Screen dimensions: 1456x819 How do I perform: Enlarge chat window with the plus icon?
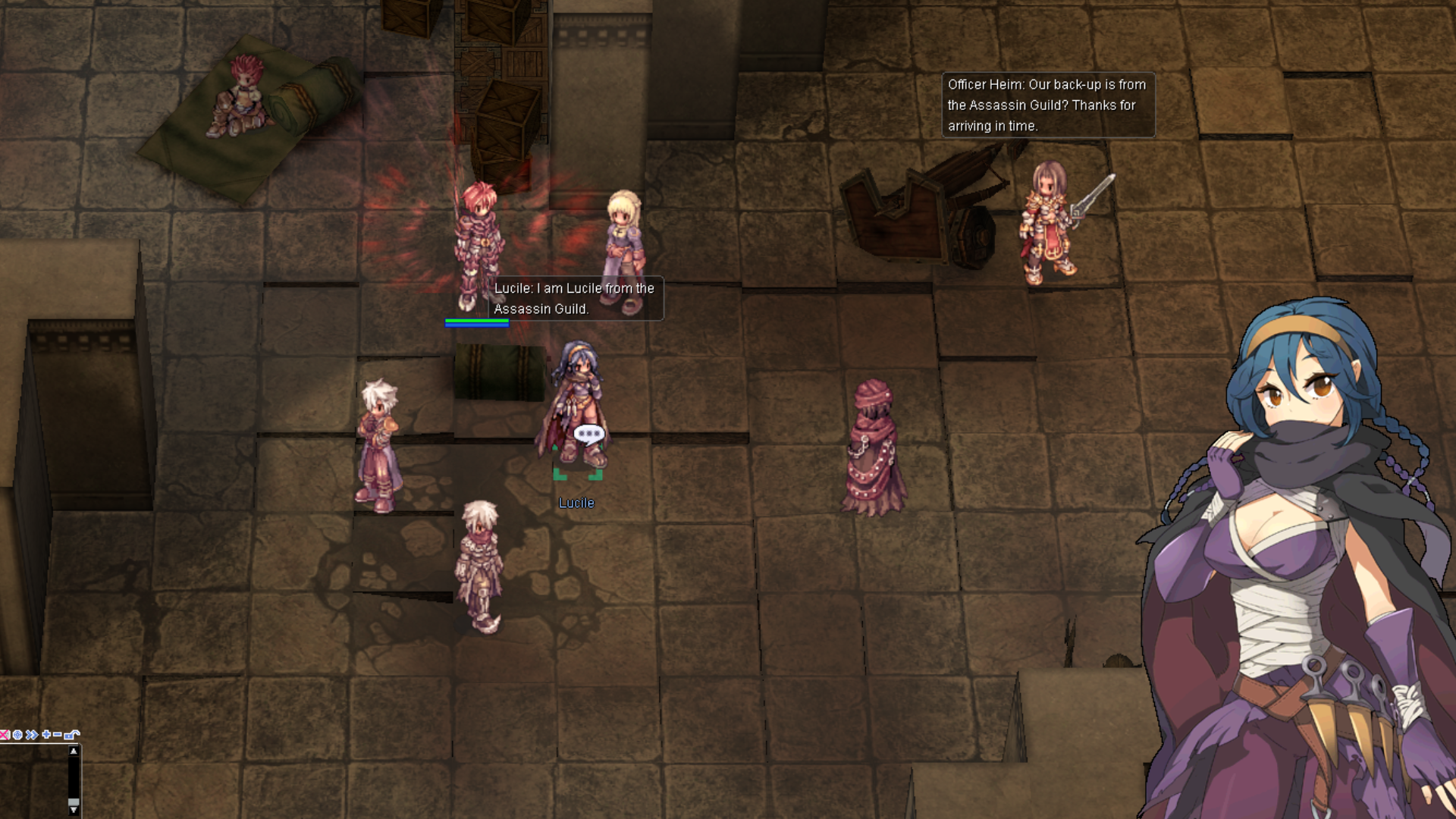(x=46, y=734)
